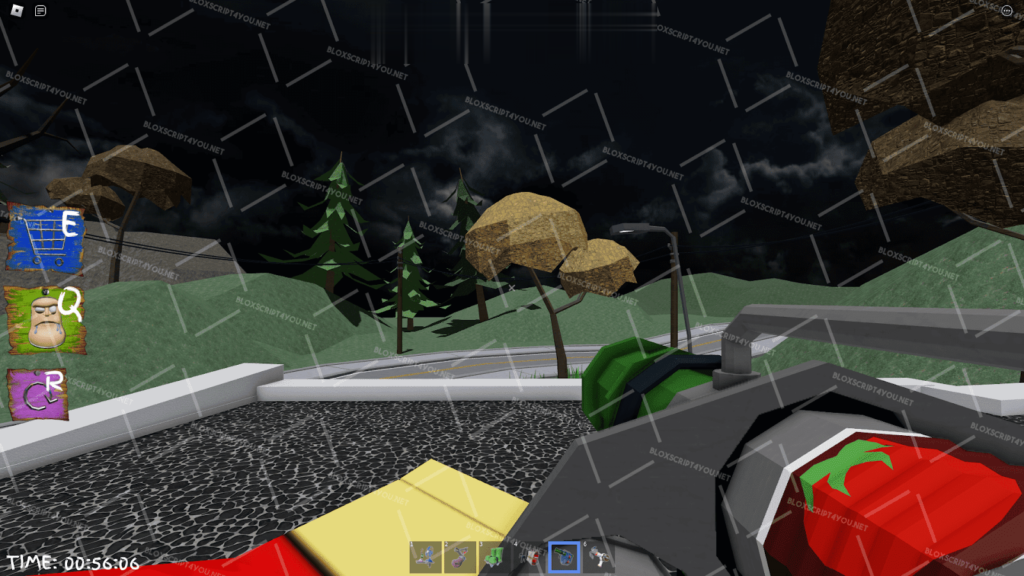Click the highlighted blue gun hotbar slot
The width and height of the screenshot is (1024, 576).
[564, 556]
